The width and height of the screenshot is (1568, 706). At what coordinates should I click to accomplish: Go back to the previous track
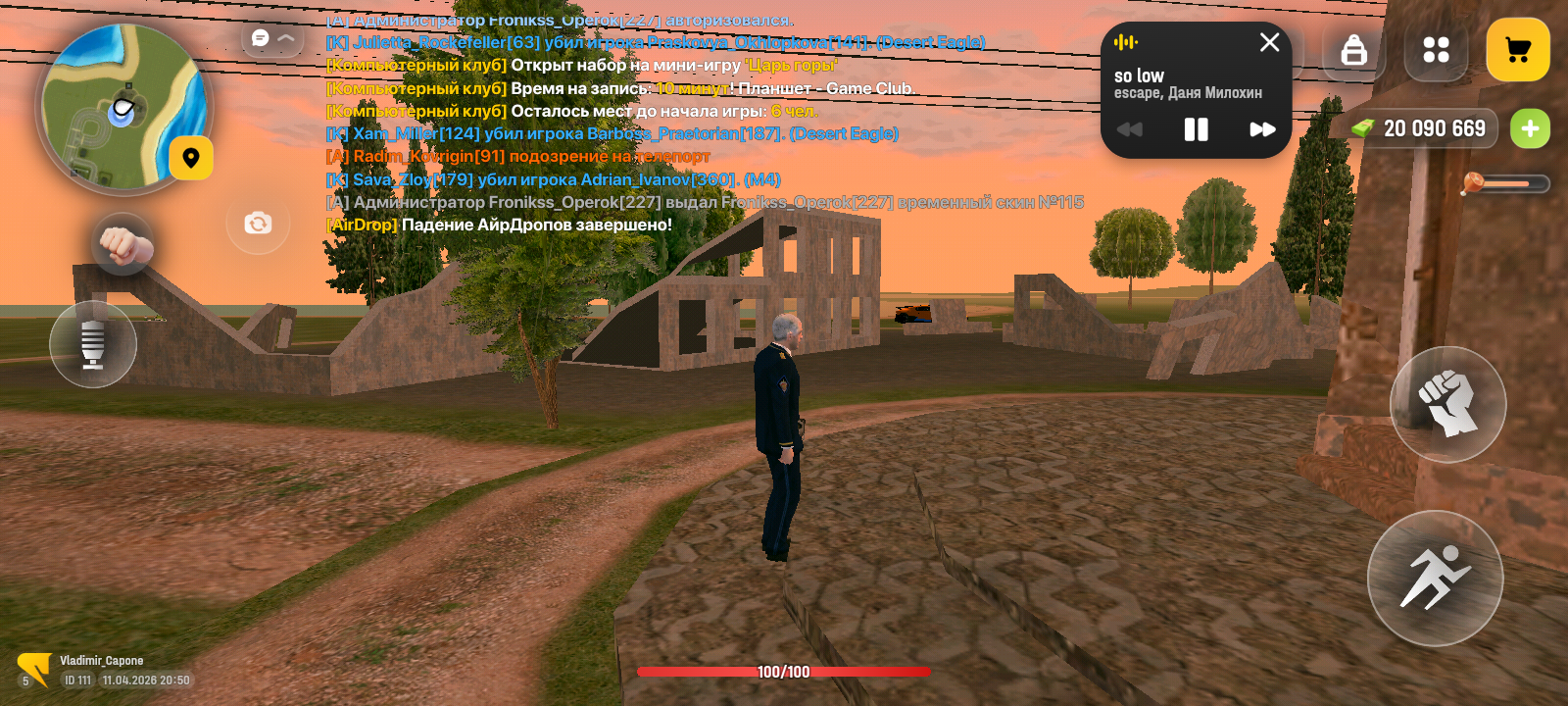coord(1130,129)
